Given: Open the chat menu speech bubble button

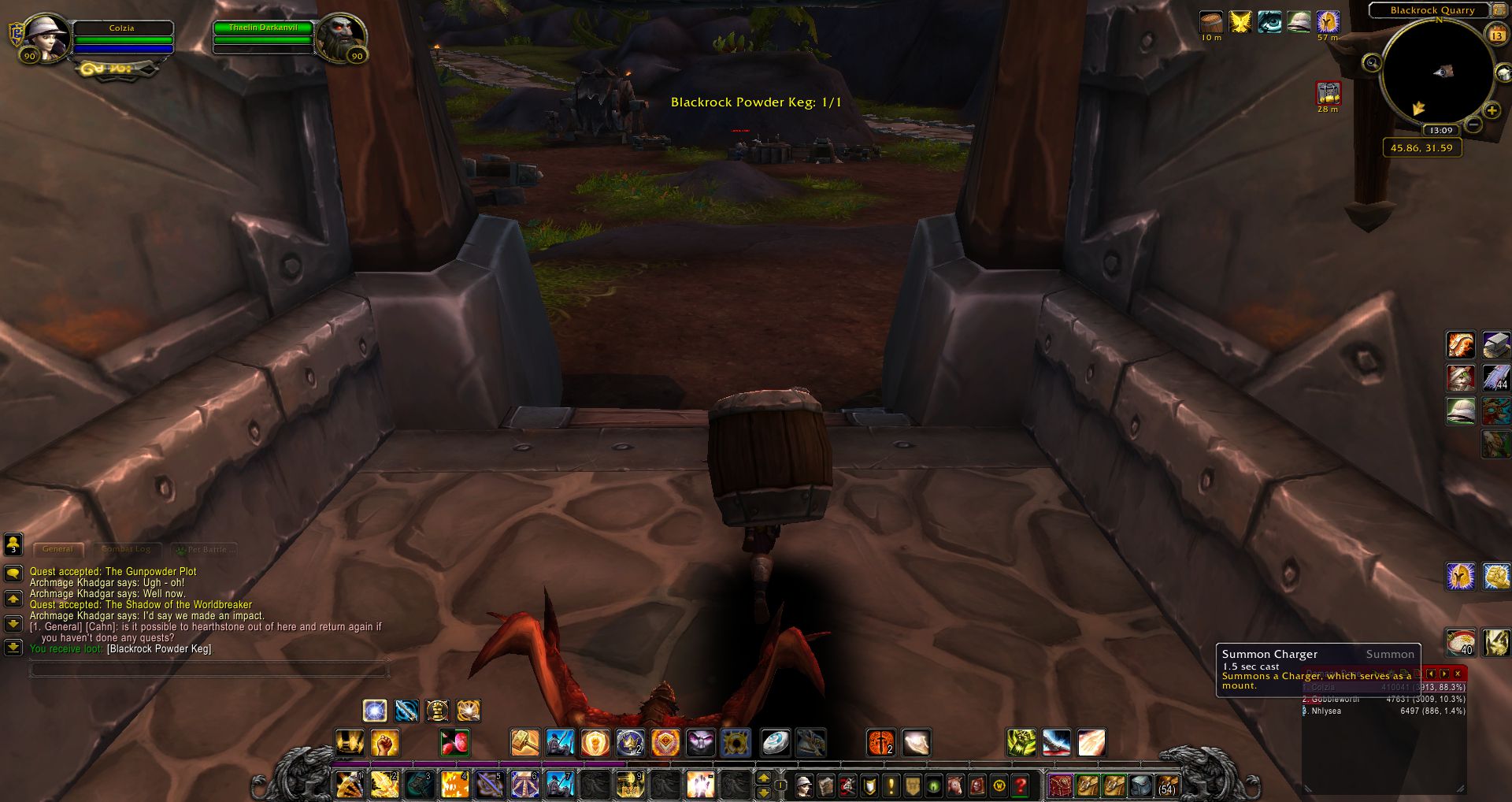Looking at the screenshot, I should click(x=13, y=573).
